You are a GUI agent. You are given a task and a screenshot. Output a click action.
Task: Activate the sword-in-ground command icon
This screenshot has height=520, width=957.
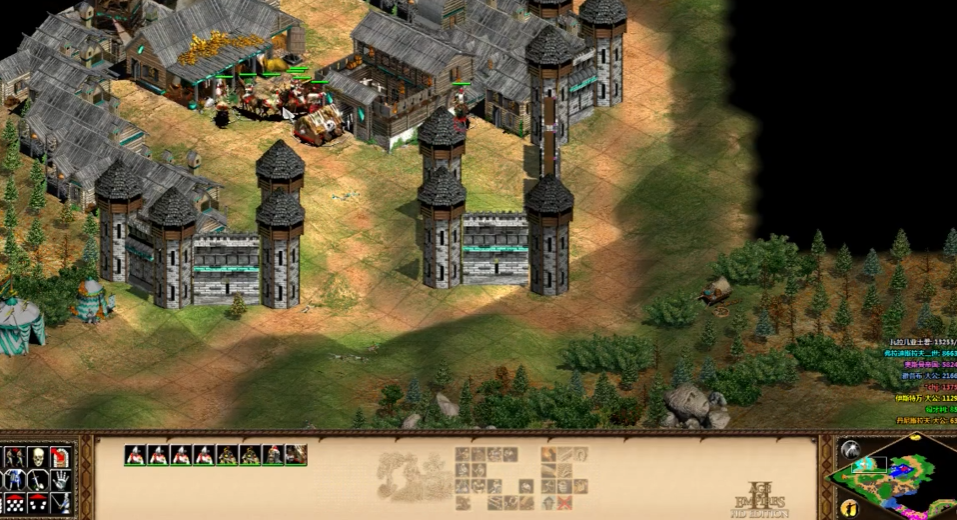click(37, 481)
